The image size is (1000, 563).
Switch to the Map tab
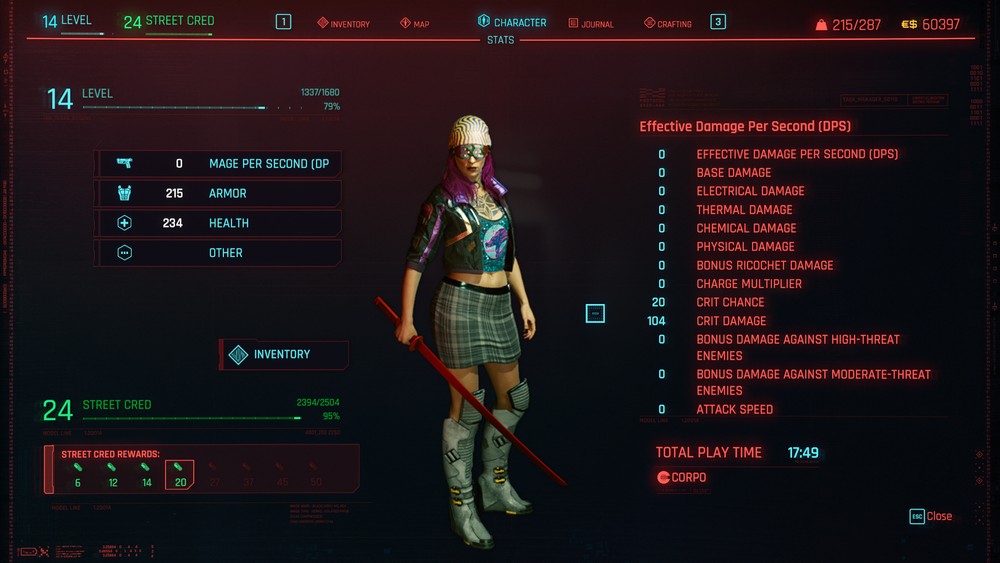415,23
